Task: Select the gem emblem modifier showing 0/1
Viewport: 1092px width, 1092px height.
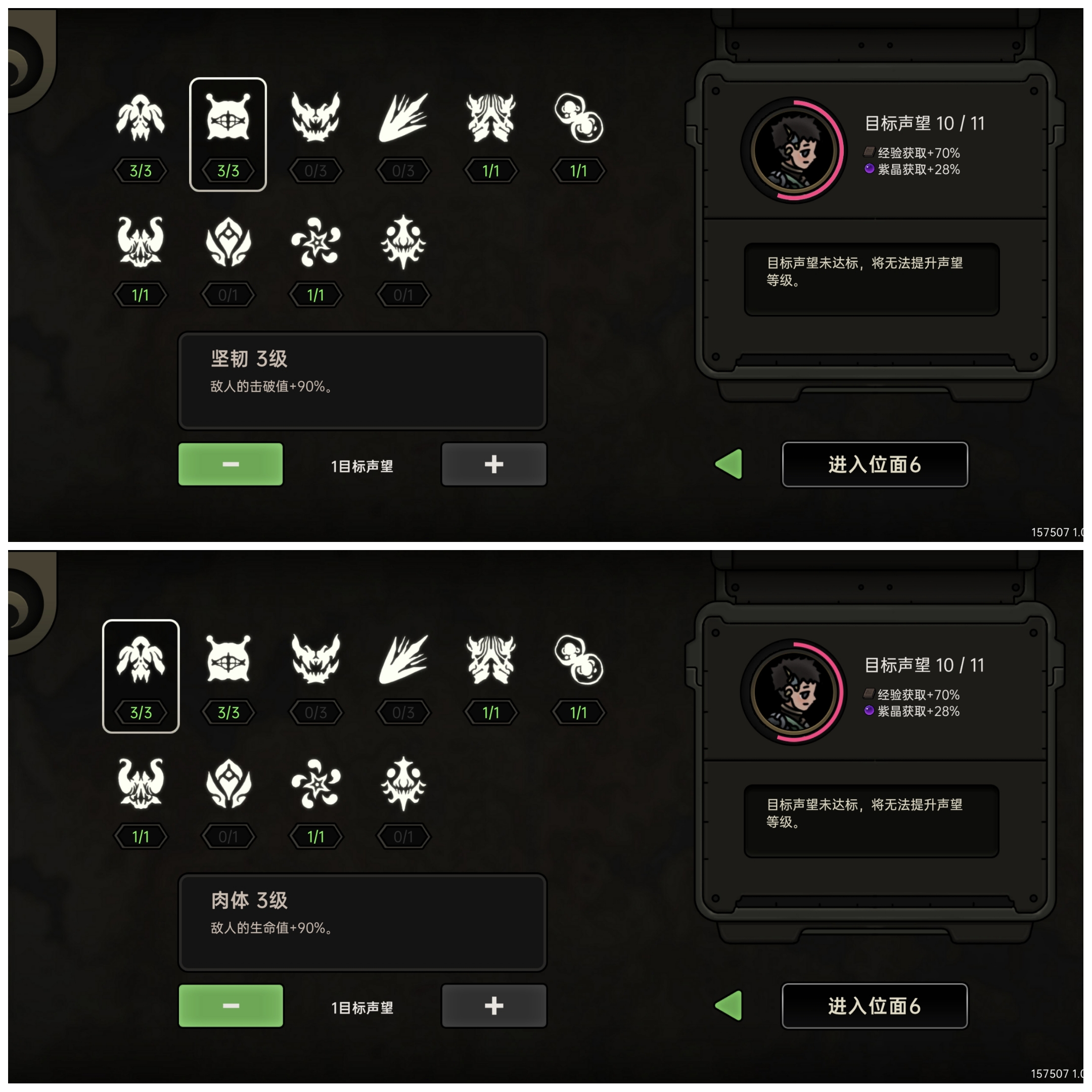Action: tap(229, 243)
